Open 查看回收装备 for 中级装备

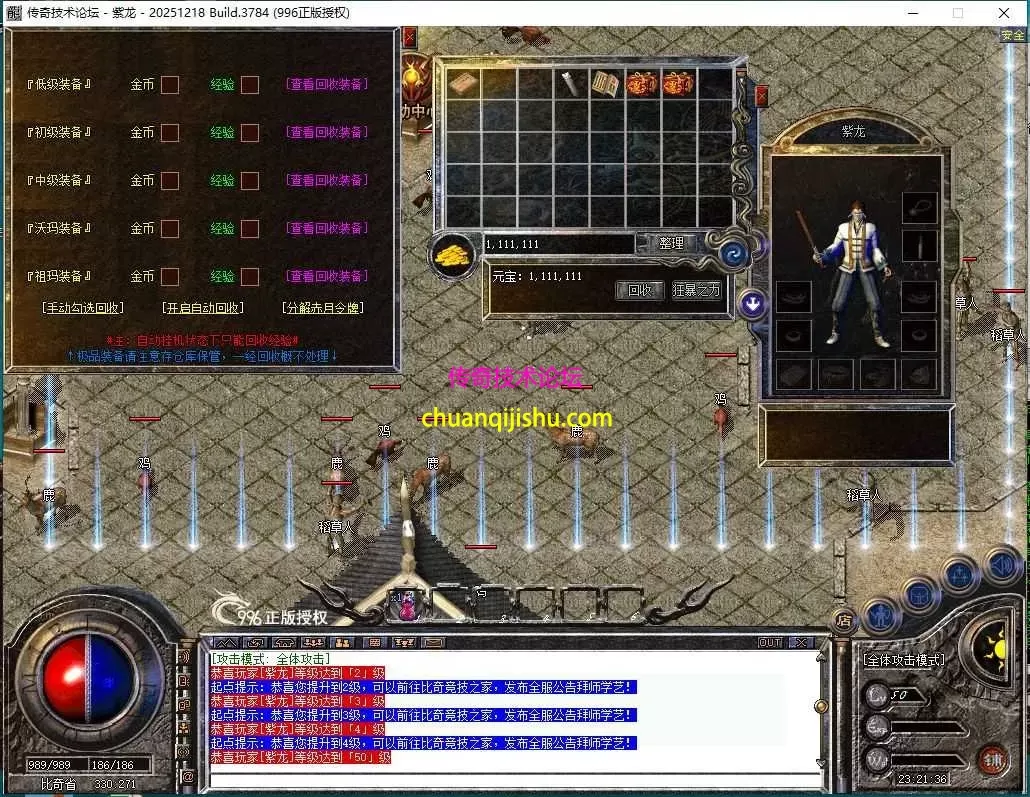pos(327,180)
